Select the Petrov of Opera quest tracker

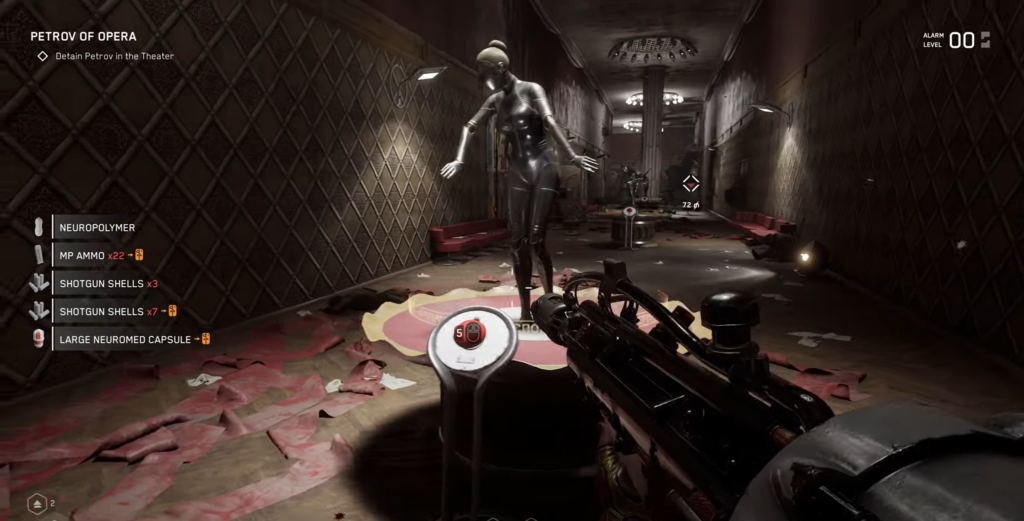[84, 37]
